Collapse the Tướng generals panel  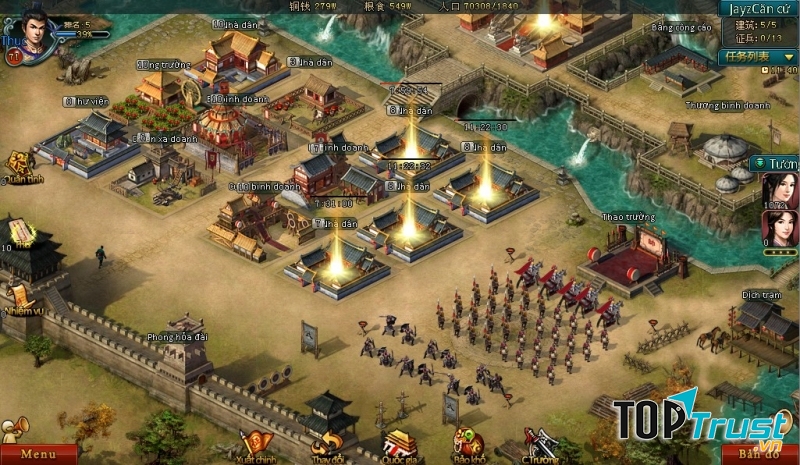(760, 163)
